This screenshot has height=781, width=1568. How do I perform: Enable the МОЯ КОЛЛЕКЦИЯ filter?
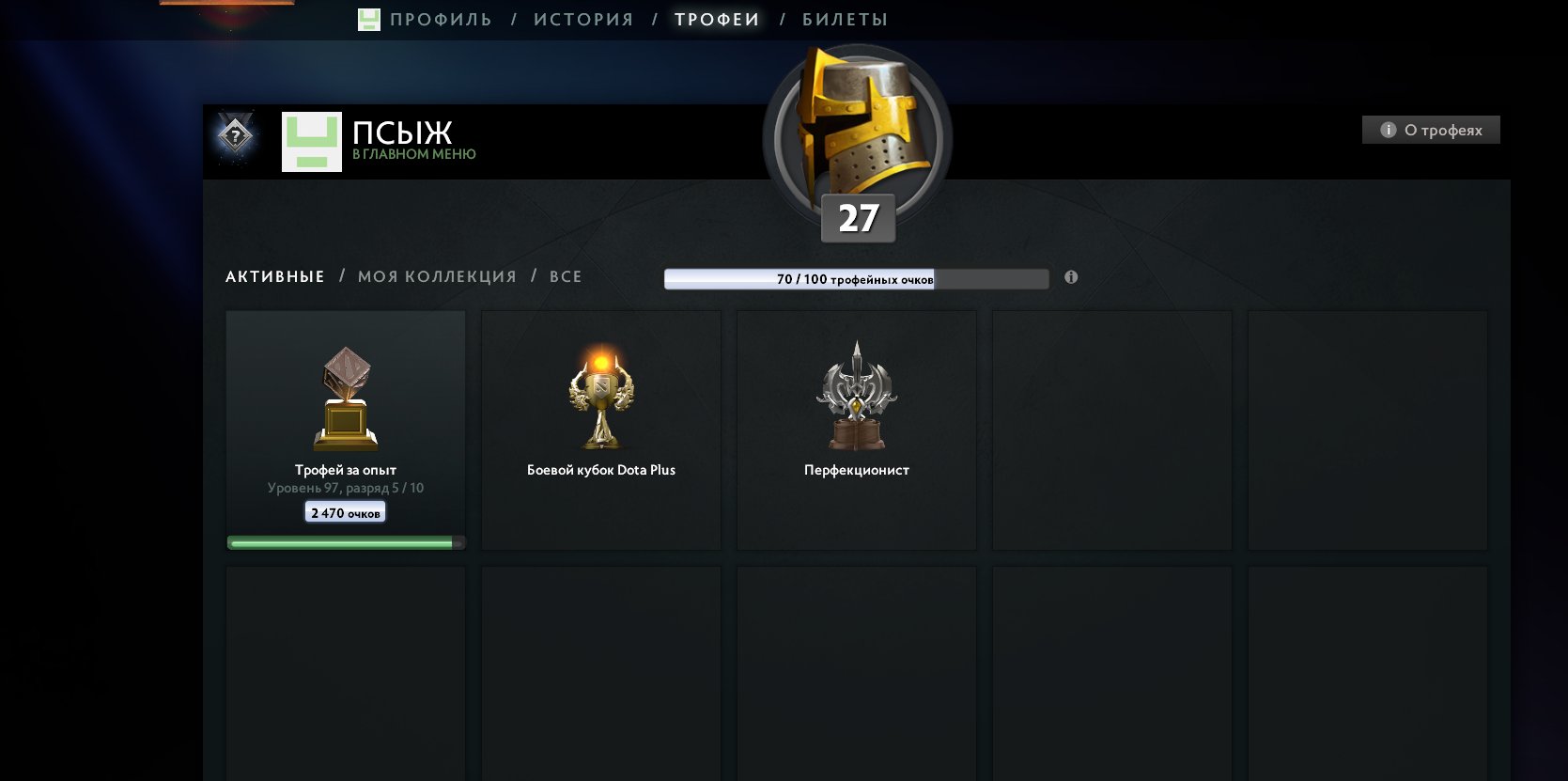[437, 276]
